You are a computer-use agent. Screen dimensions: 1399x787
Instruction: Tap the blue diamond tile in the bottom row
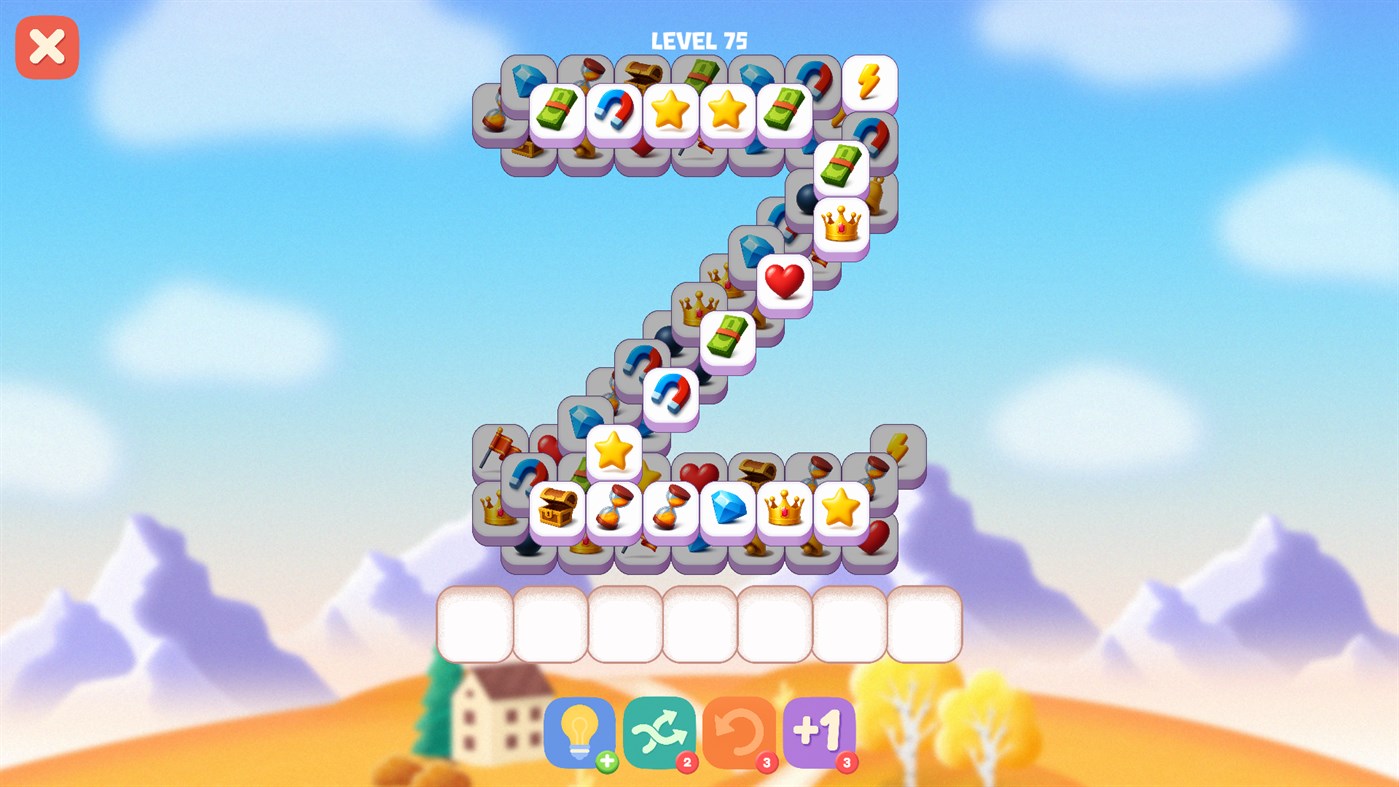click(727, 508)
